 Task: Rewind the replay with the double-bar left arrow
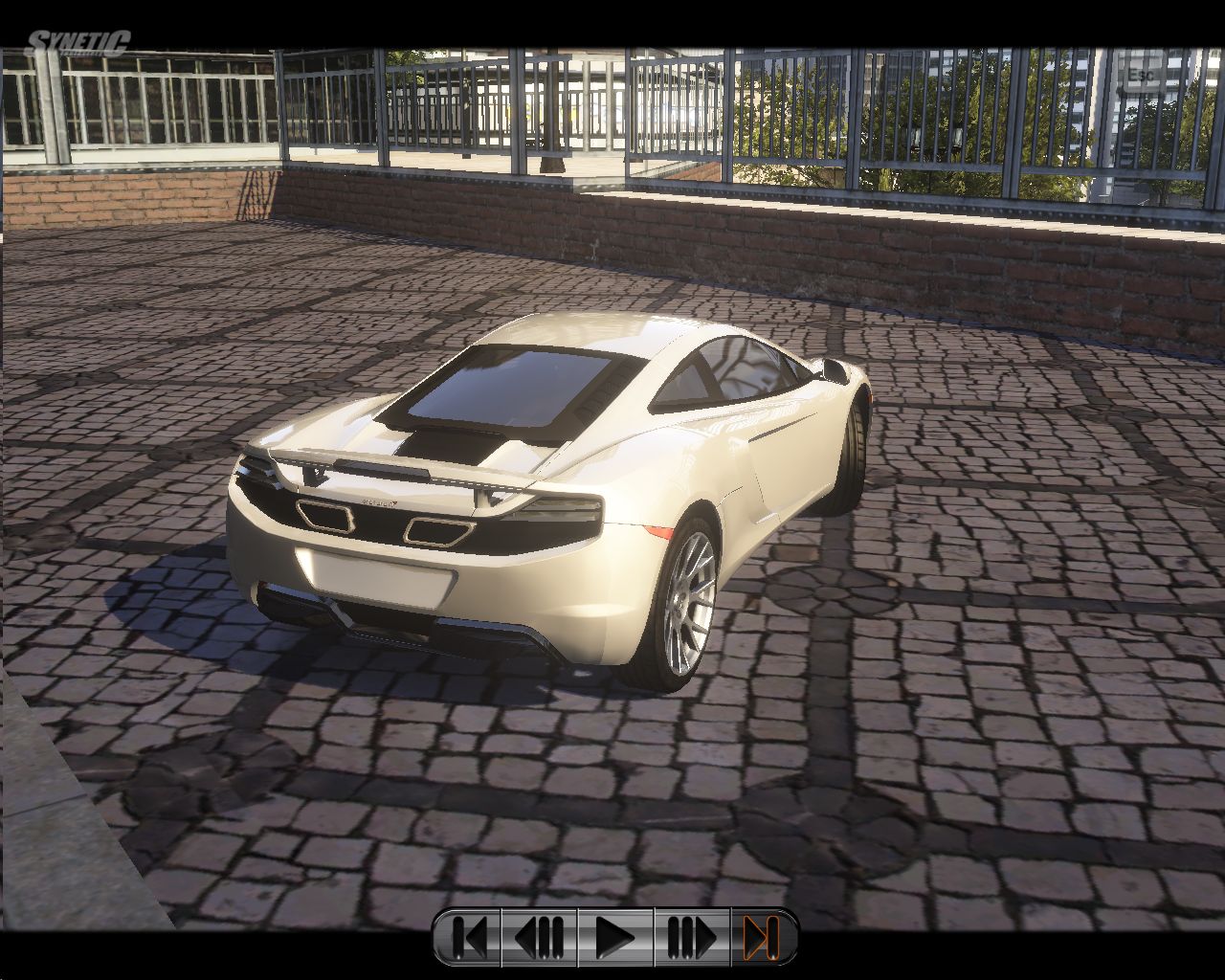[x=540, y=937]
